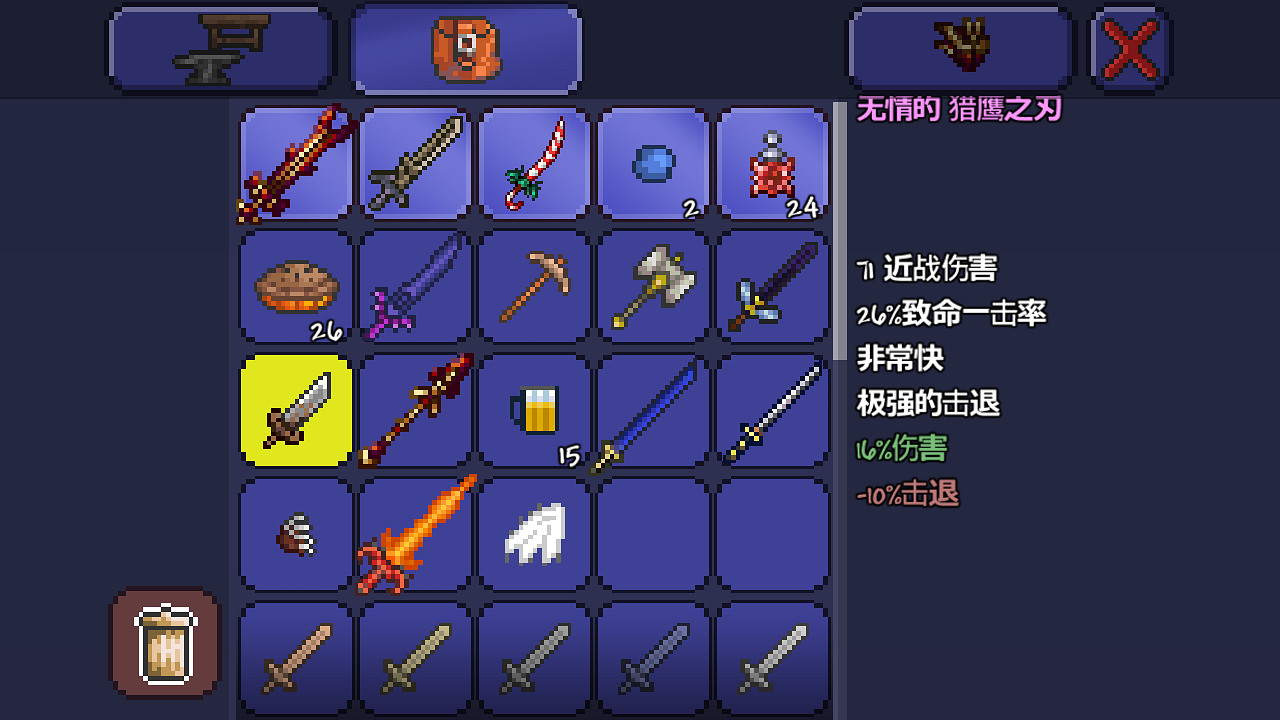
Task: Select the stack of 15 ale mugs
Action: click(x=533, y=411)
